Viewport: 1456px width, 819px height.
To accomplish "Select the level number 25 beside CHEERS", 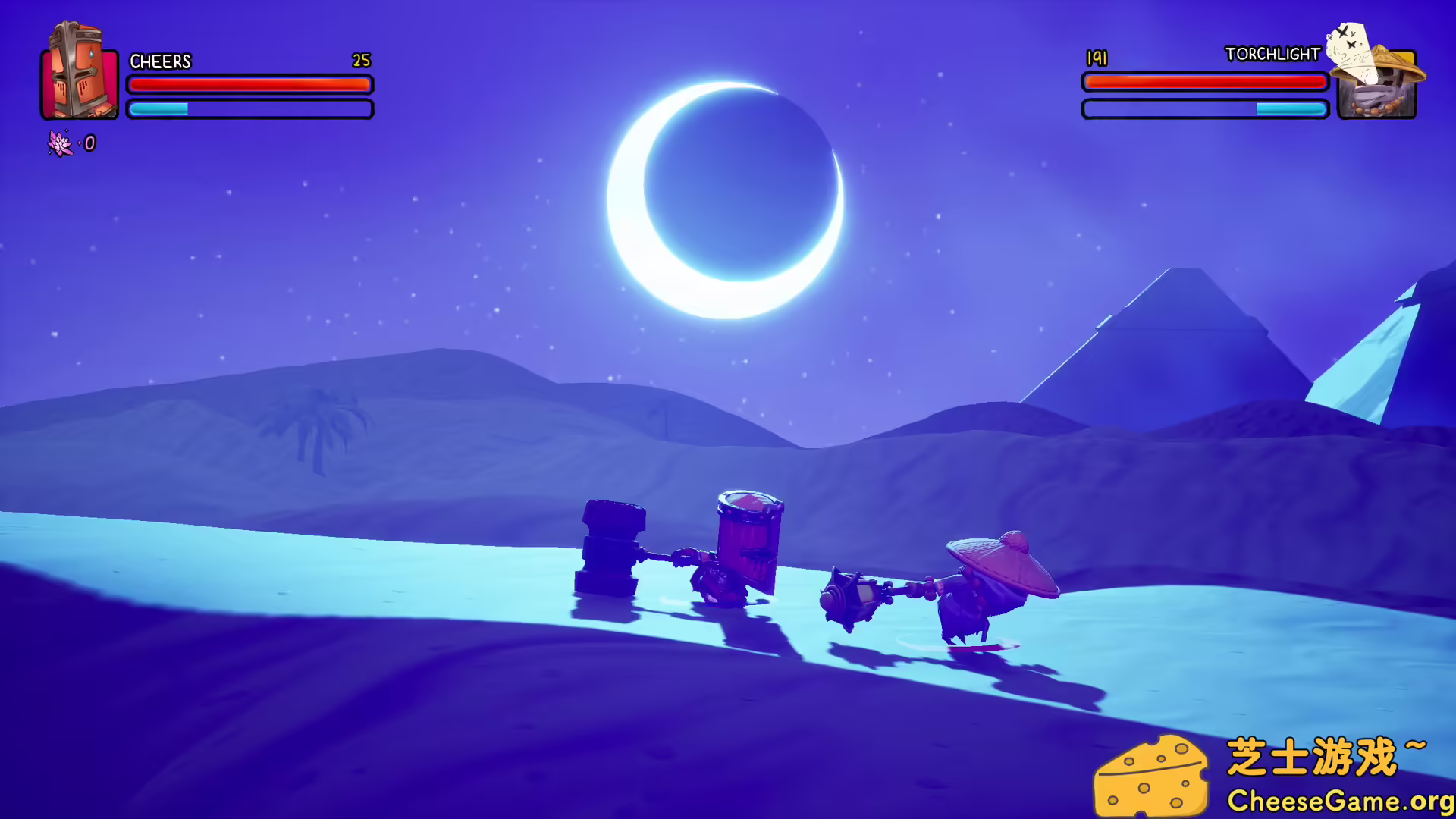I will [361, 61].
